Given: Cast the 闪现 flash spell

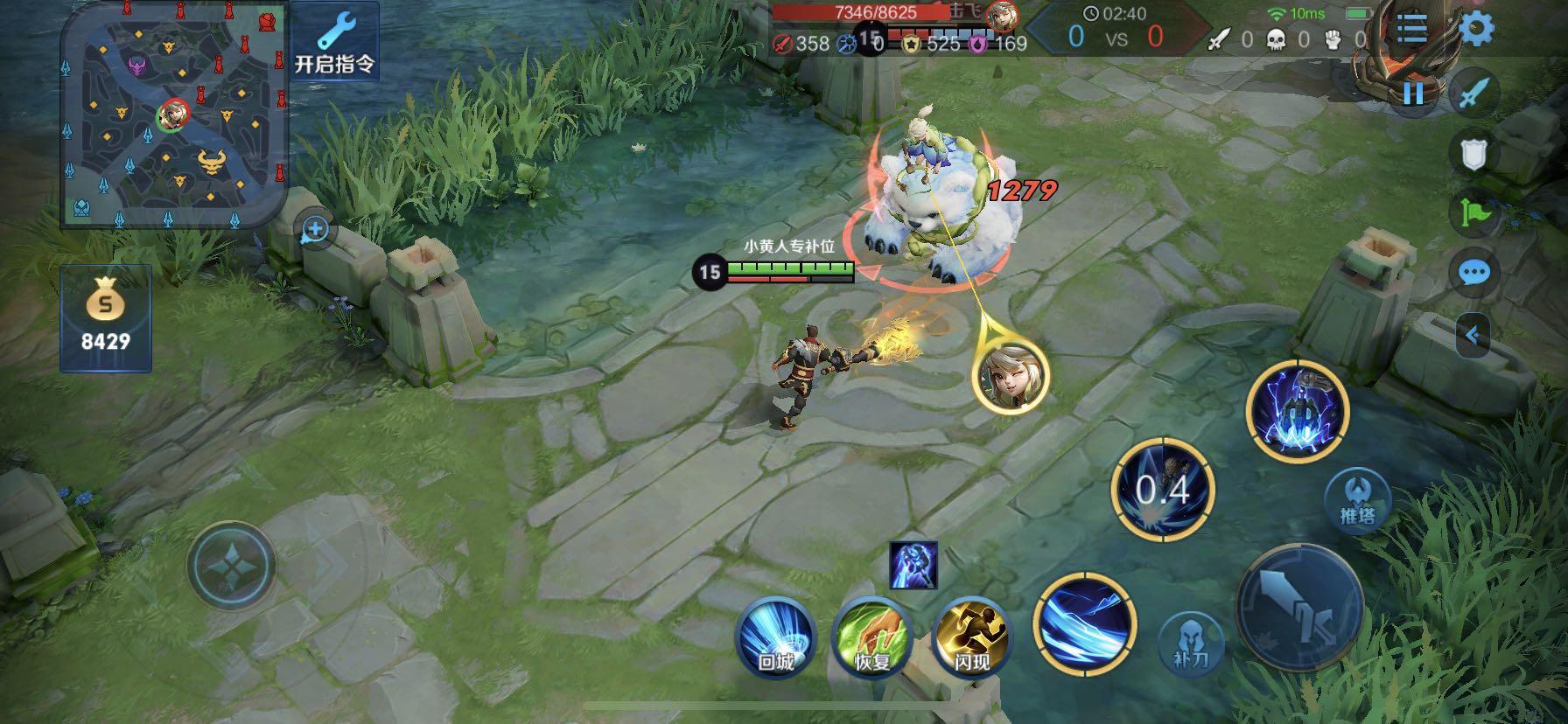Looking at the screenshot, I should click(x=970, y=633).
